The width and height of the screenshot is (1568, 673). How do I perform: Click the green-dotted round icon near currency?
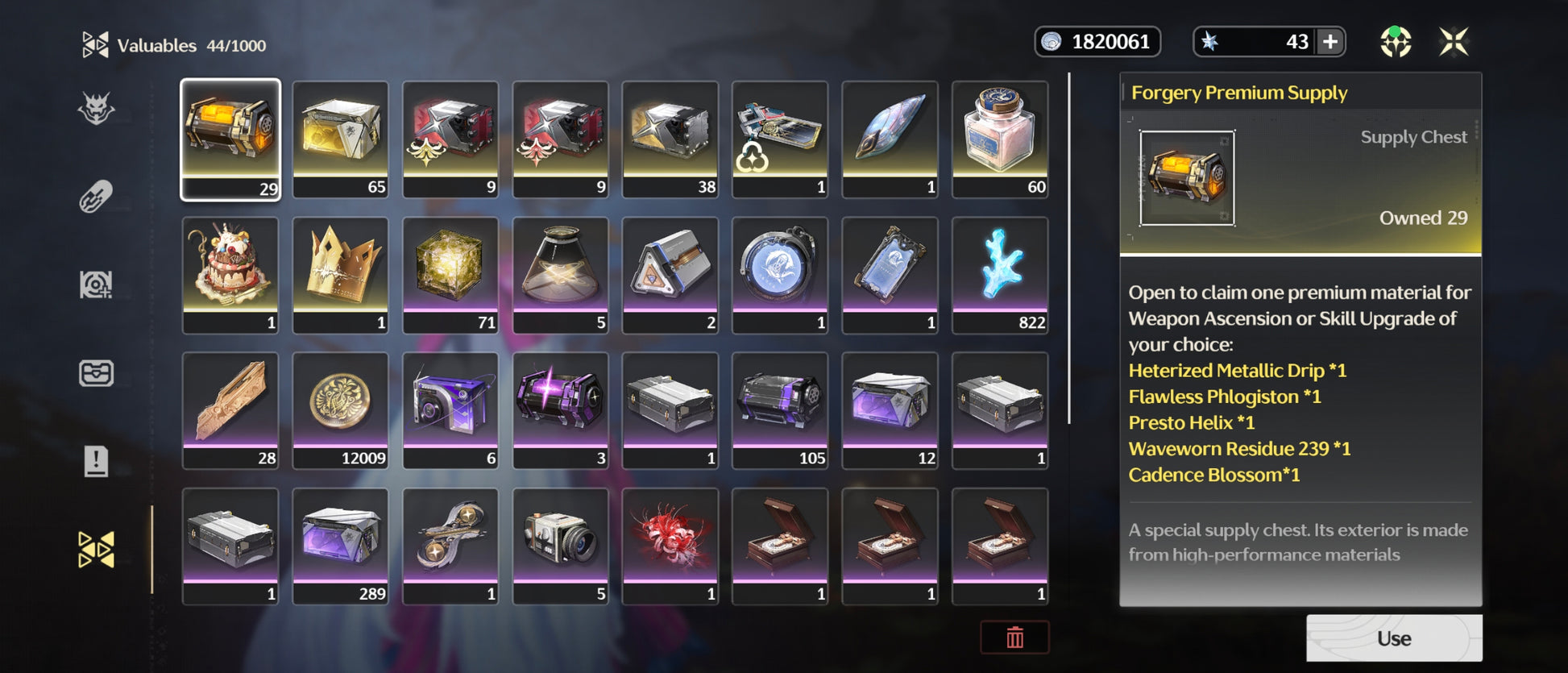click(1396, 42)
